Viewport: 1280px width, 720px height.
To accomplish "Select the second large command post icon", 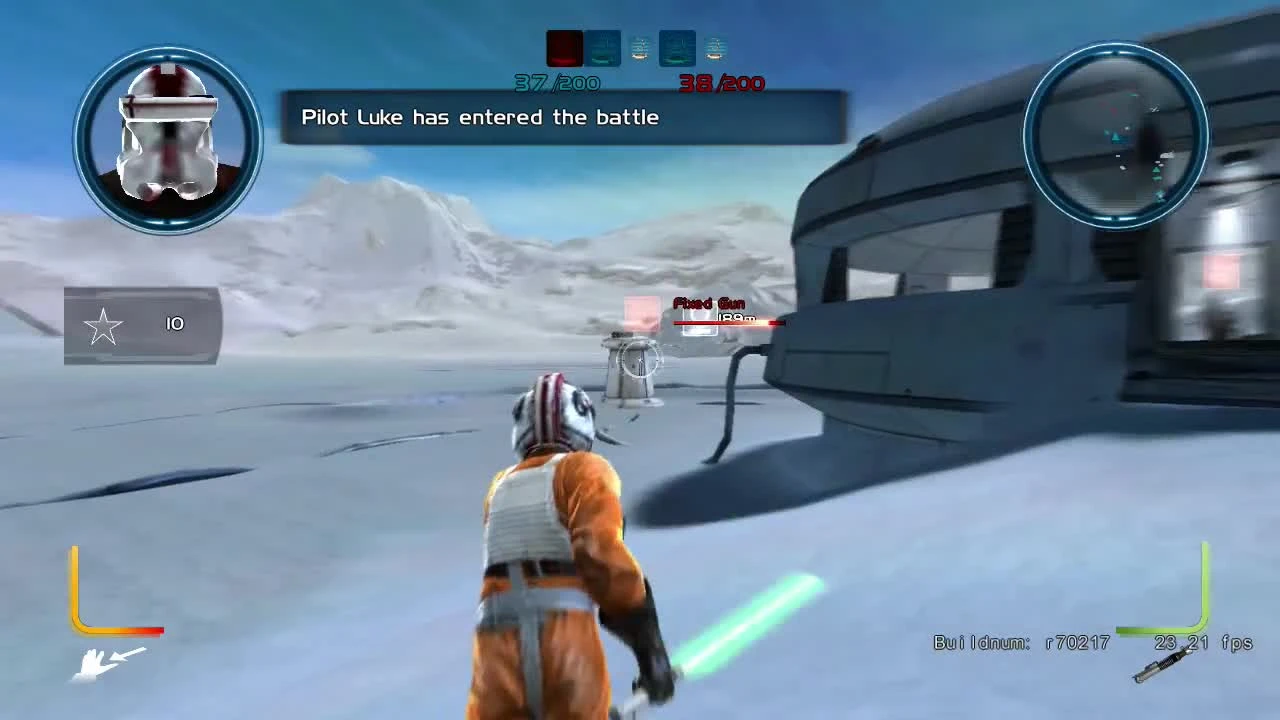I will click(x=678, y=47).
